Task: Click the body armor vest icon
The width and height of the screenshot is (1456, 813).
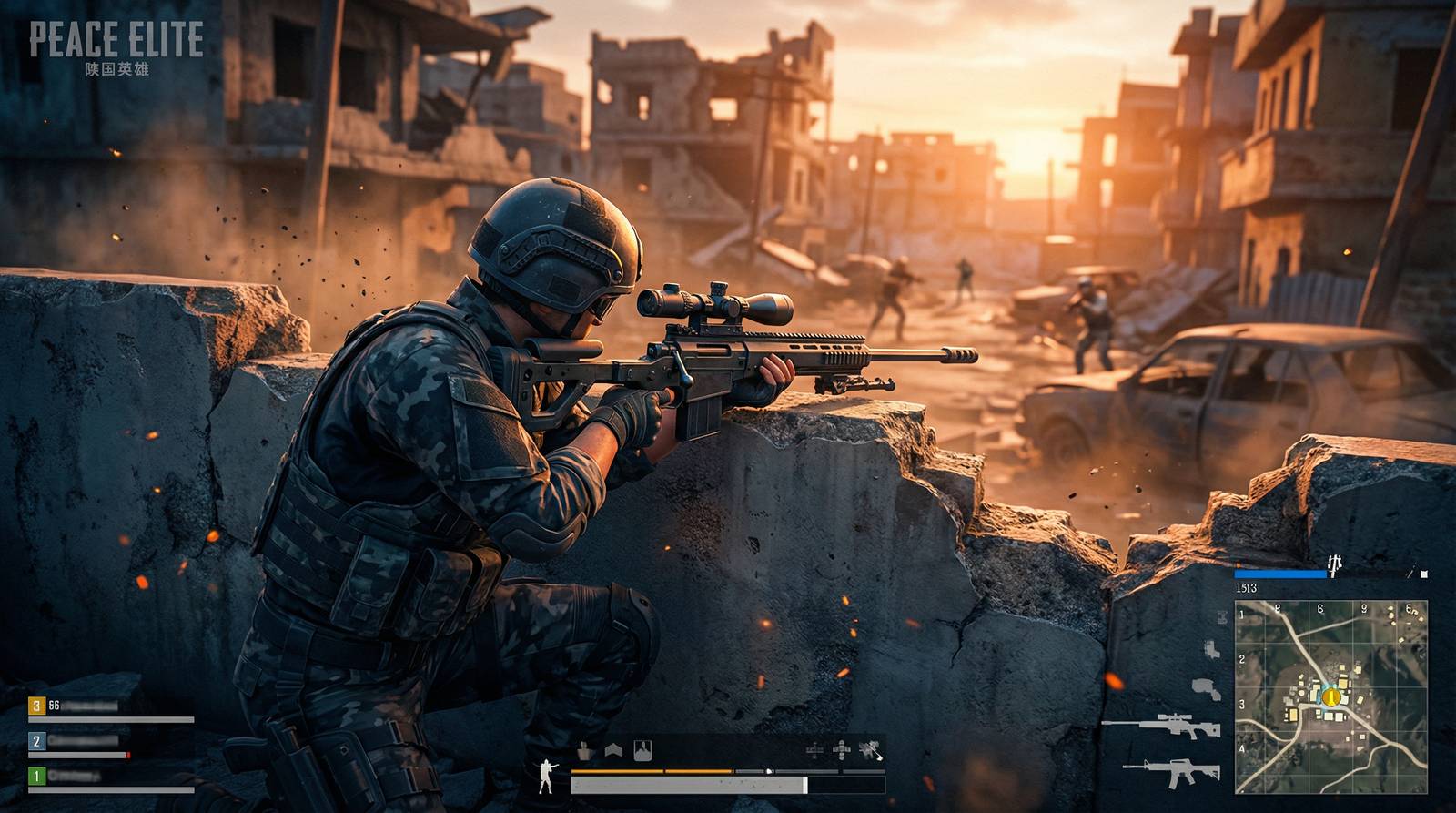Action: click(x=584, y=750)
